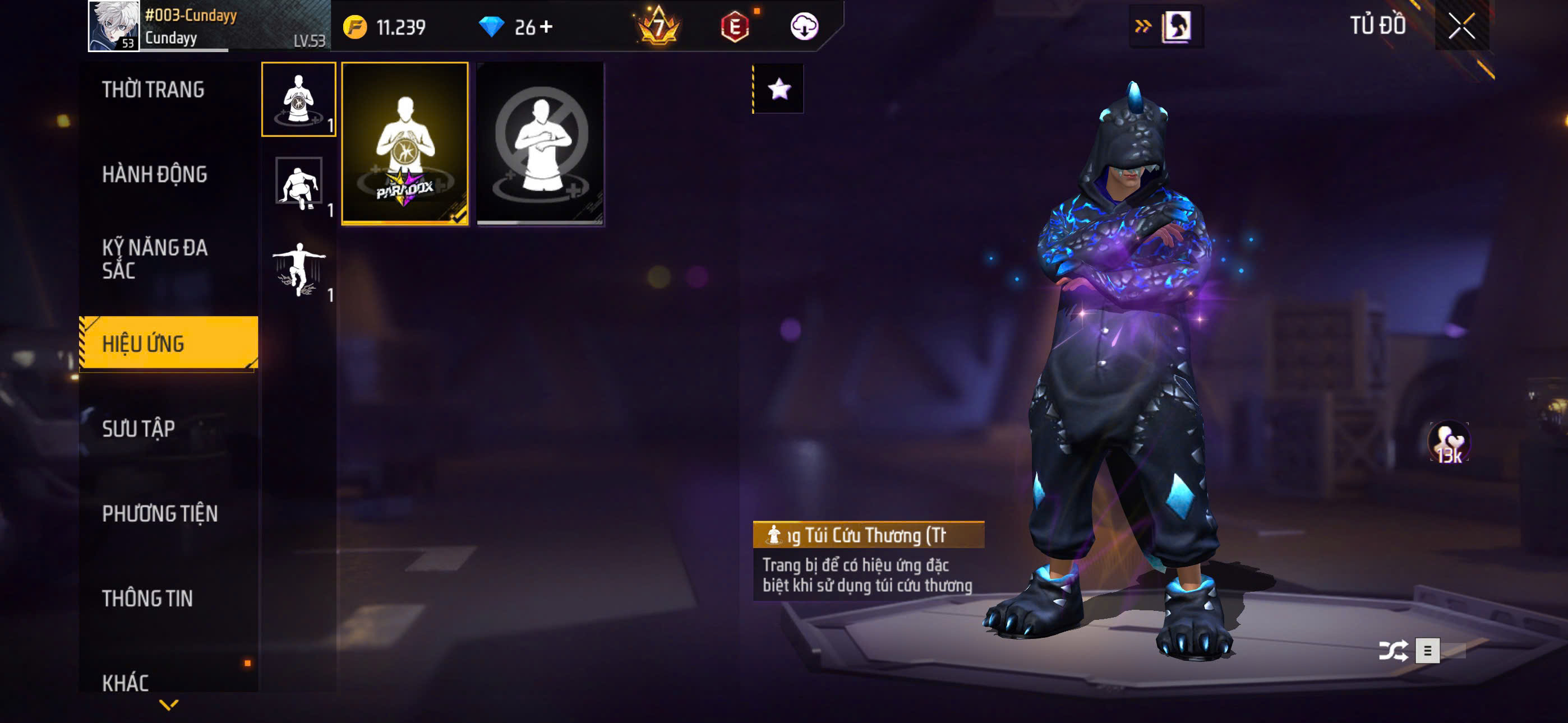Show the Phương Tiện category
Screen dimensions: 1568x723
click(159, 513)
